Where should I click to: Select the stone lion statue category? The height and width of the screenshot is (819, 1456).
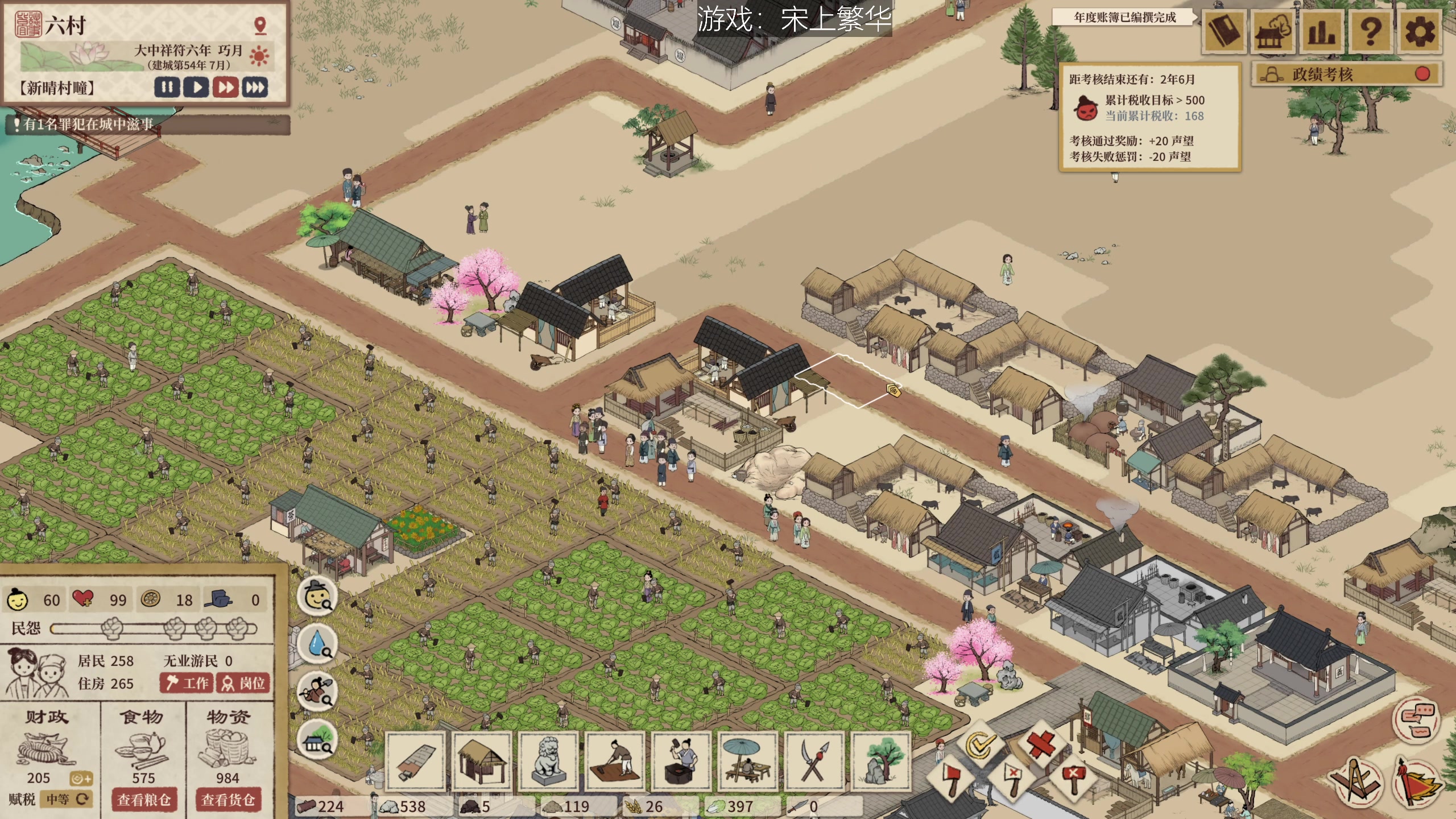pos(548,760)
